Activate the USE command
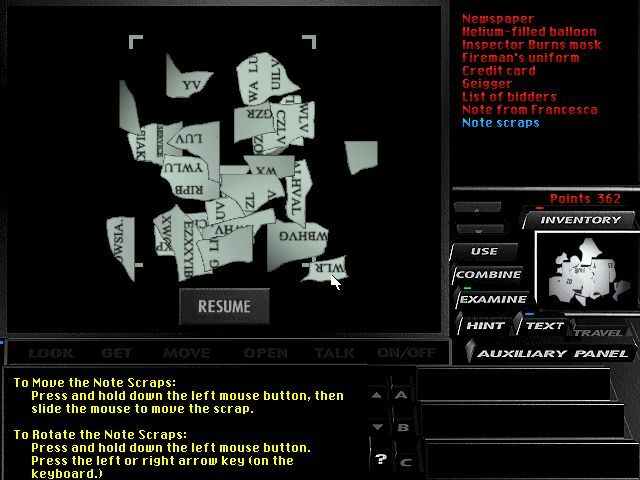 tap(484, 251)
